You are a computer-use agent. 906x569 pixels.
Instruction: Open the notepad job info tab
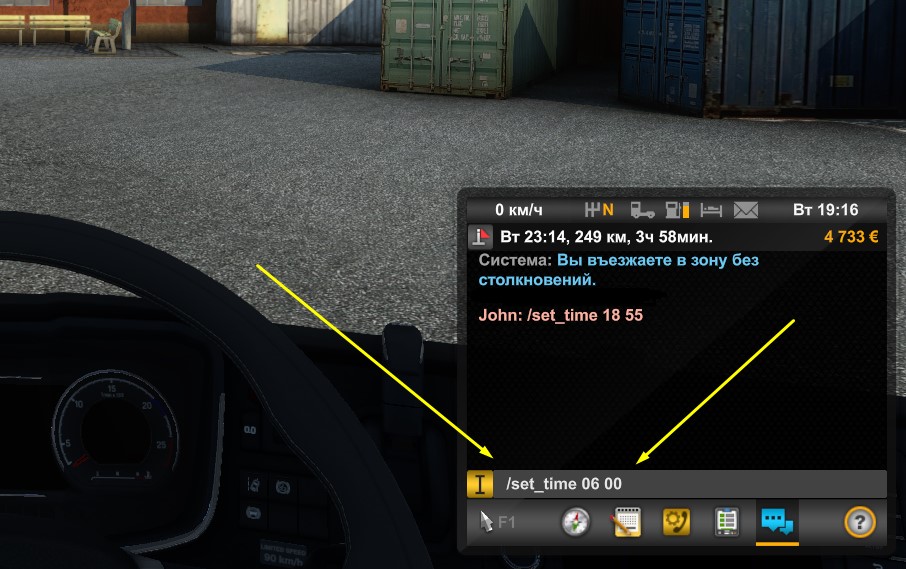click(627, 522)
